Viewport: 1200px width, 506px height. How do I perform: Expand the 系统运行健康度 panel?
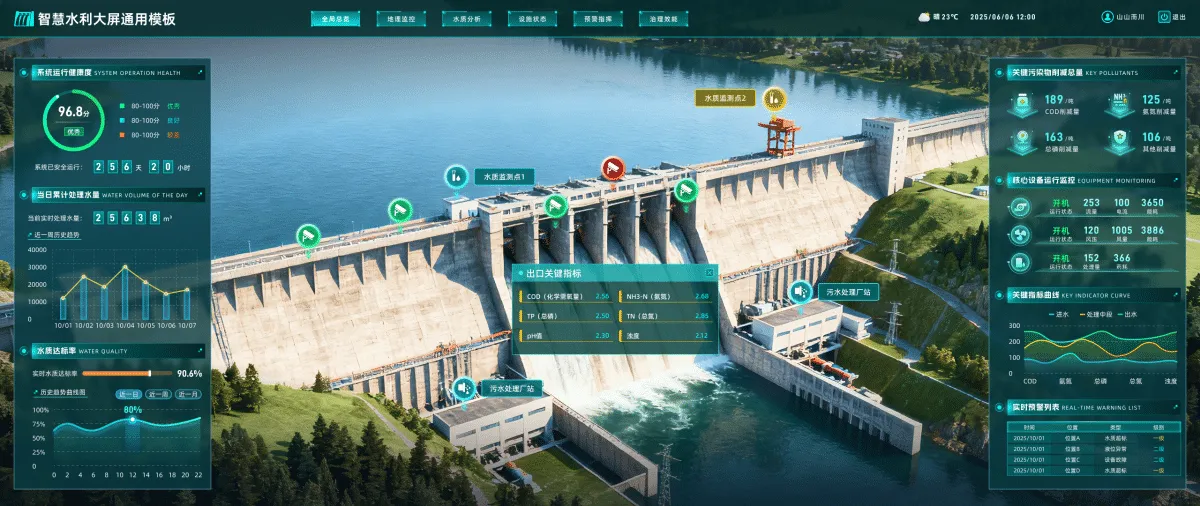click(x=200, y=72)
